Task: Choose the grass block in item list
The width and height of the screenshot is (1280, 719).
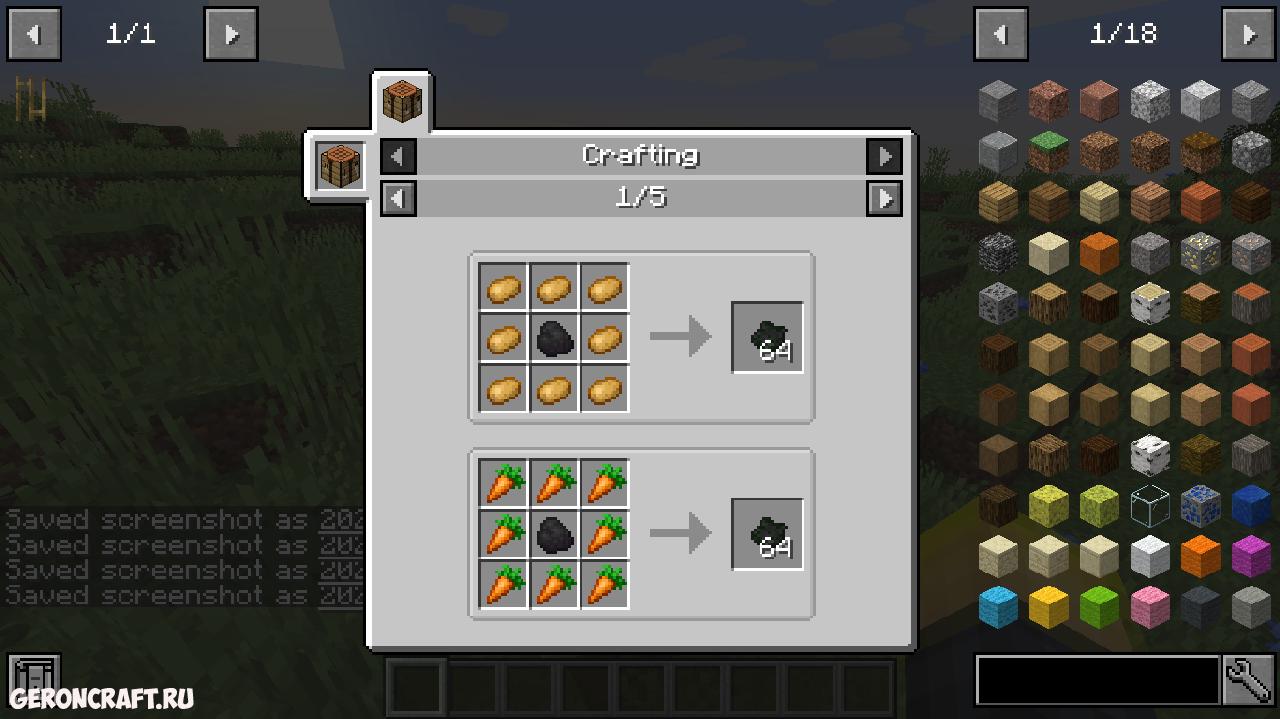Action: click(1049, 152)
